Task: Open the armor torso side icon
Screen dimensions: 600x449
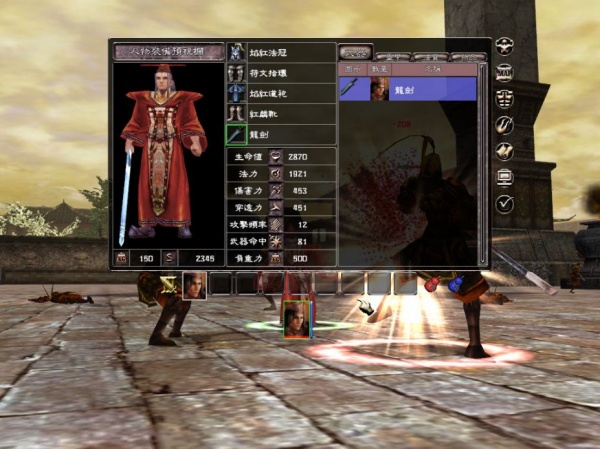Action: point(506,99)
